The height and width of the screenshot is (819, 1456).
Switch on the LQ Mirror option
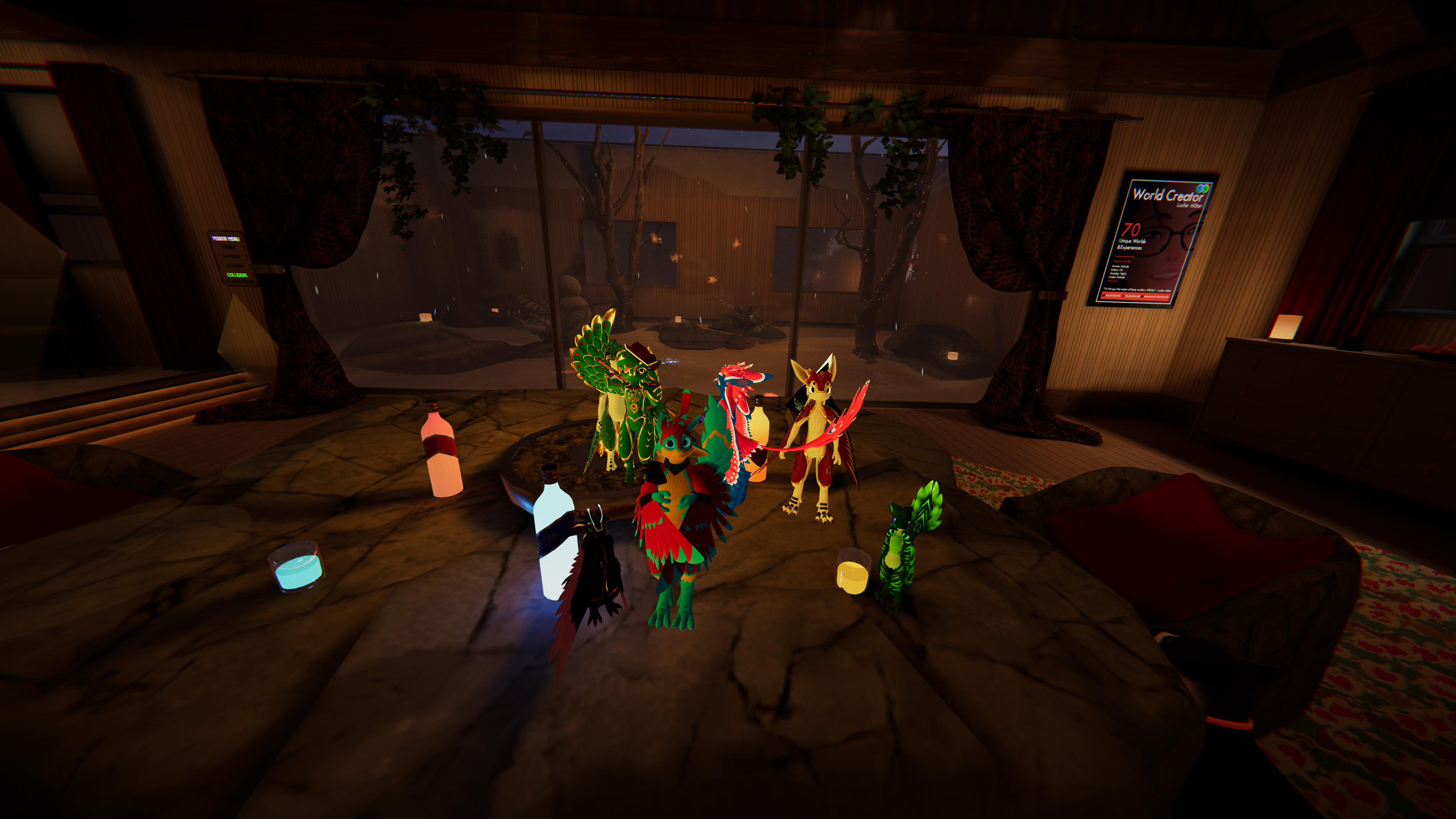235,266
